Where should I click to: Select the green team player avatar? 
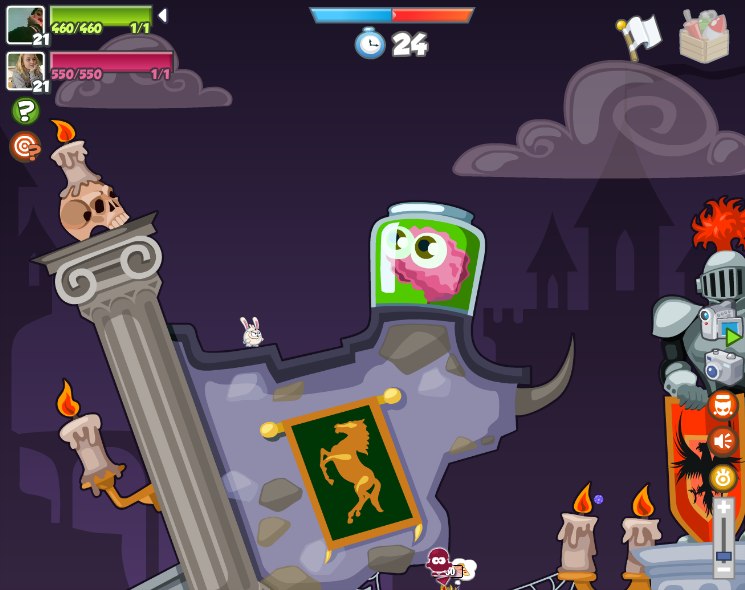pyautogui.click(x=25, y=24)
